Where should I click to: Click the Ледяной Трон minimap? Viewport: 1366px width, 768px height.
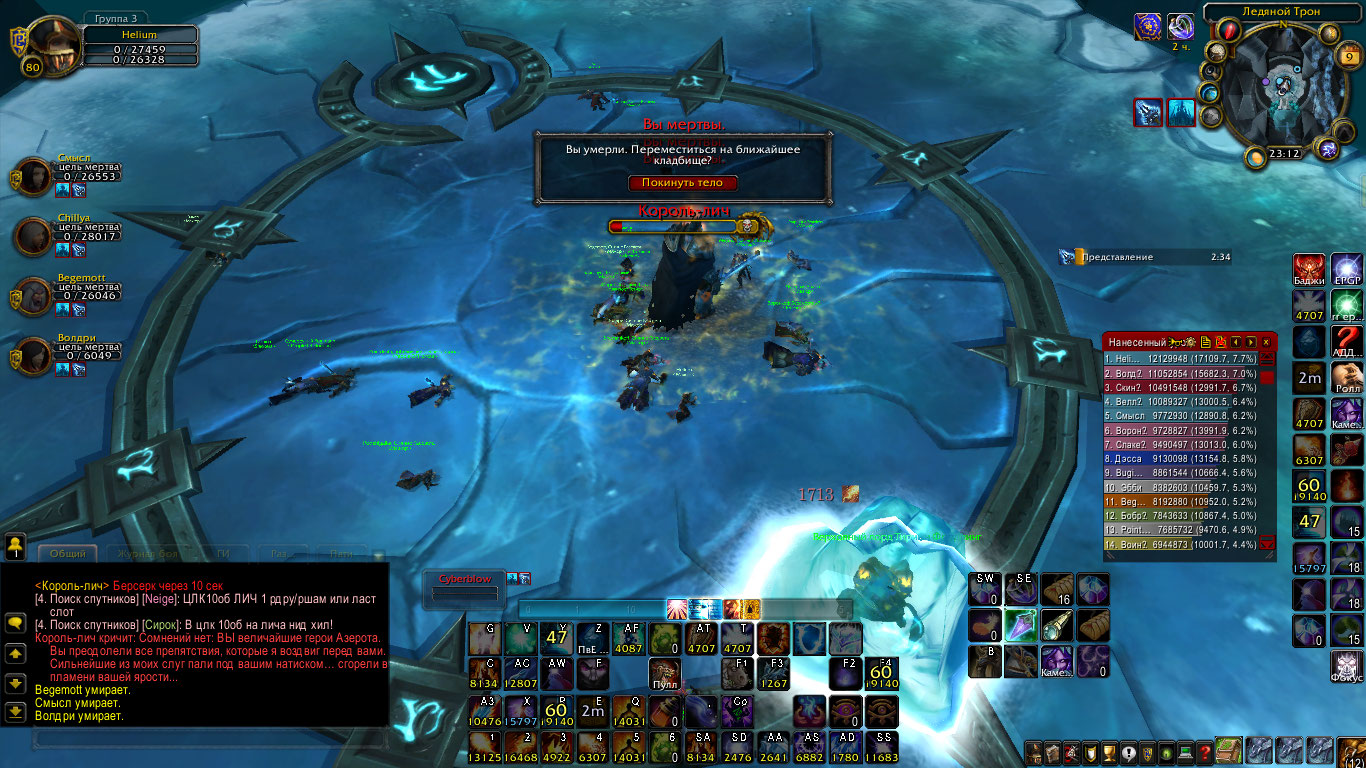1284,90
